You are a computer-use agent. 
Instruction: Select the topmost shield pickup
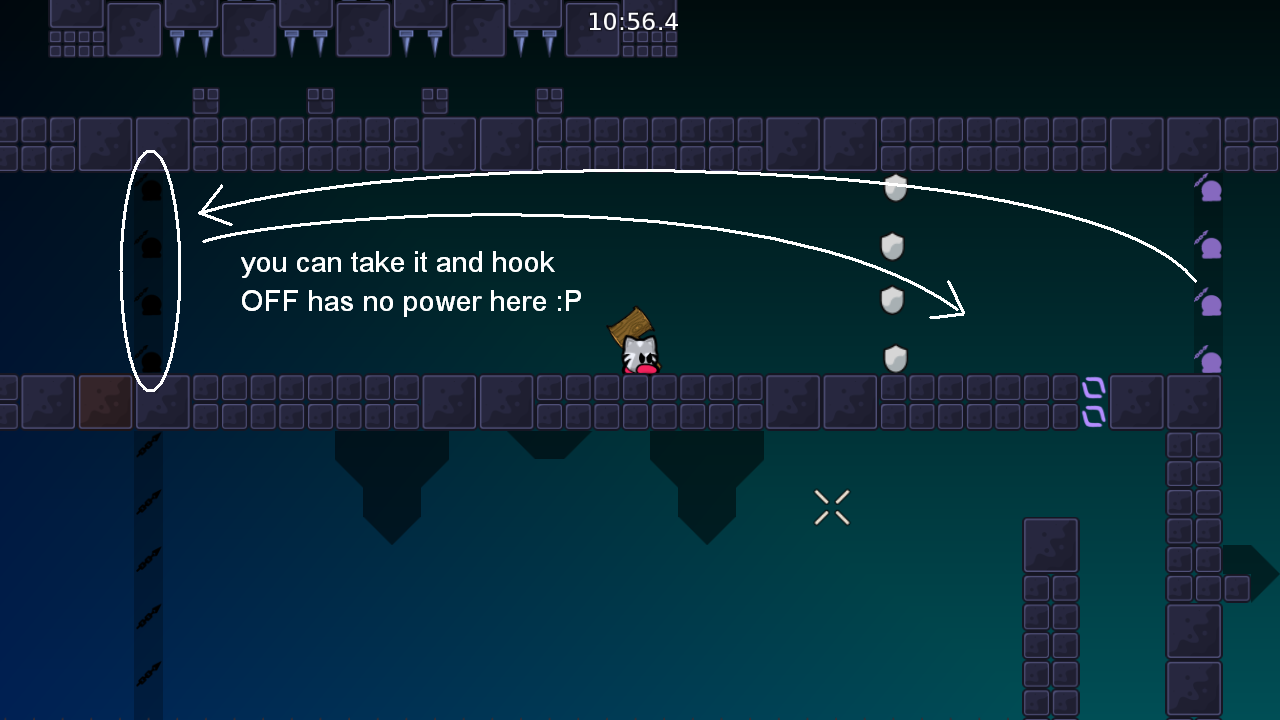[894, 188]
